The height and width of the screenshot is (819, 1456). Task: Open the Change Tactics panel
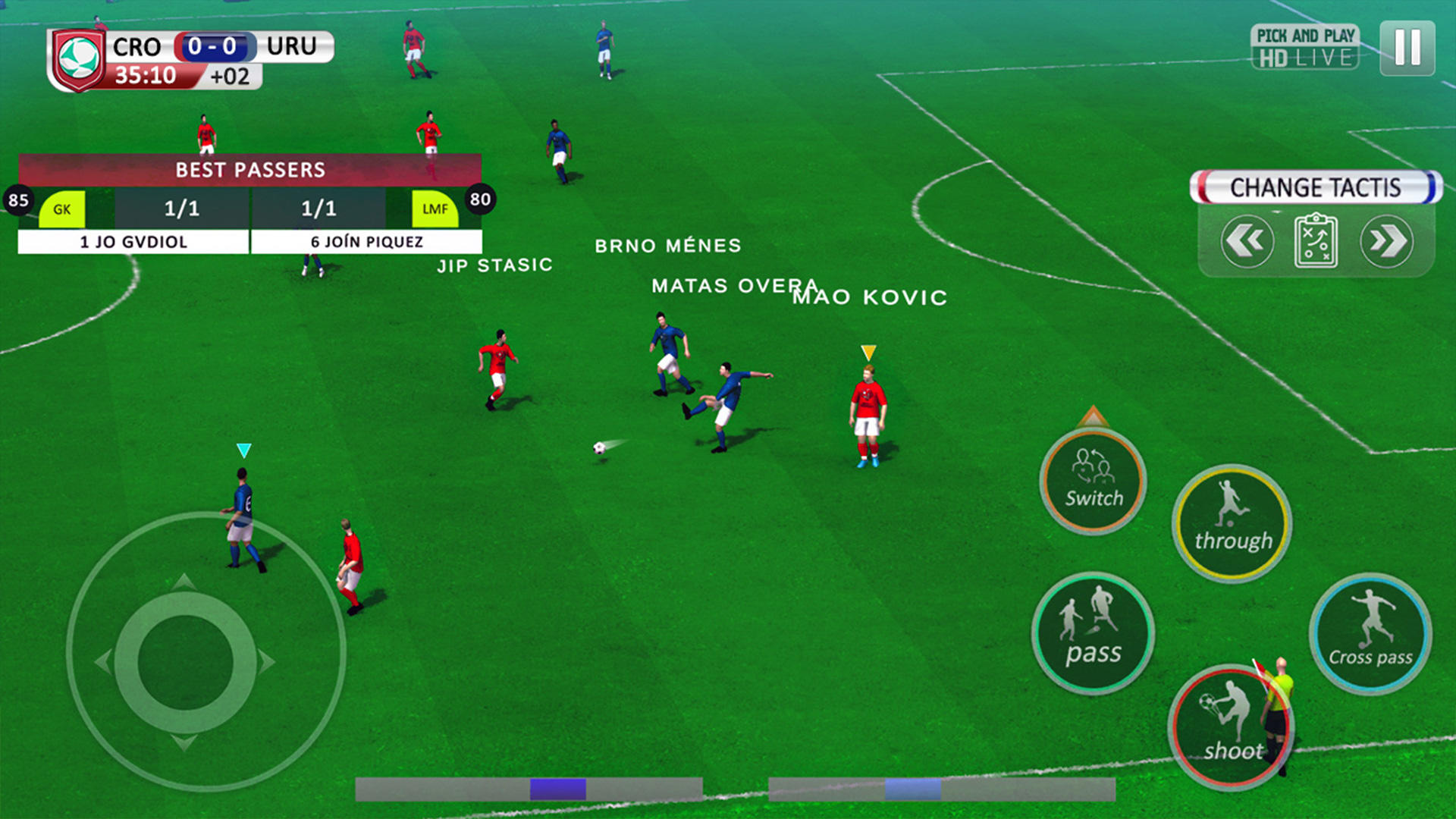1315,187
